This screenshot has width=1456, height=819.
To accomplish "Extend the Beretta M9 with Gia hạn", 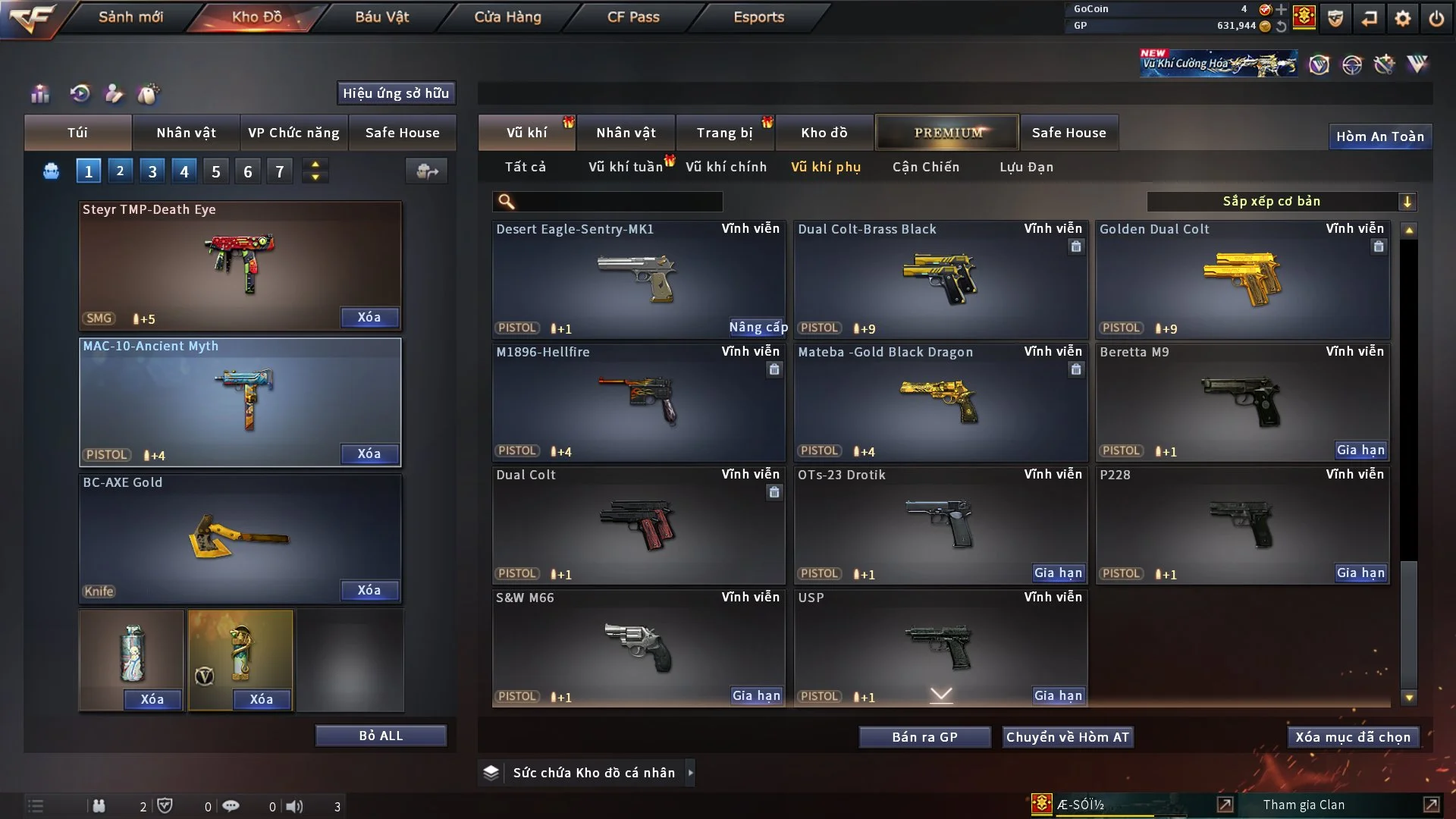I will click(x=1360, y=450).
